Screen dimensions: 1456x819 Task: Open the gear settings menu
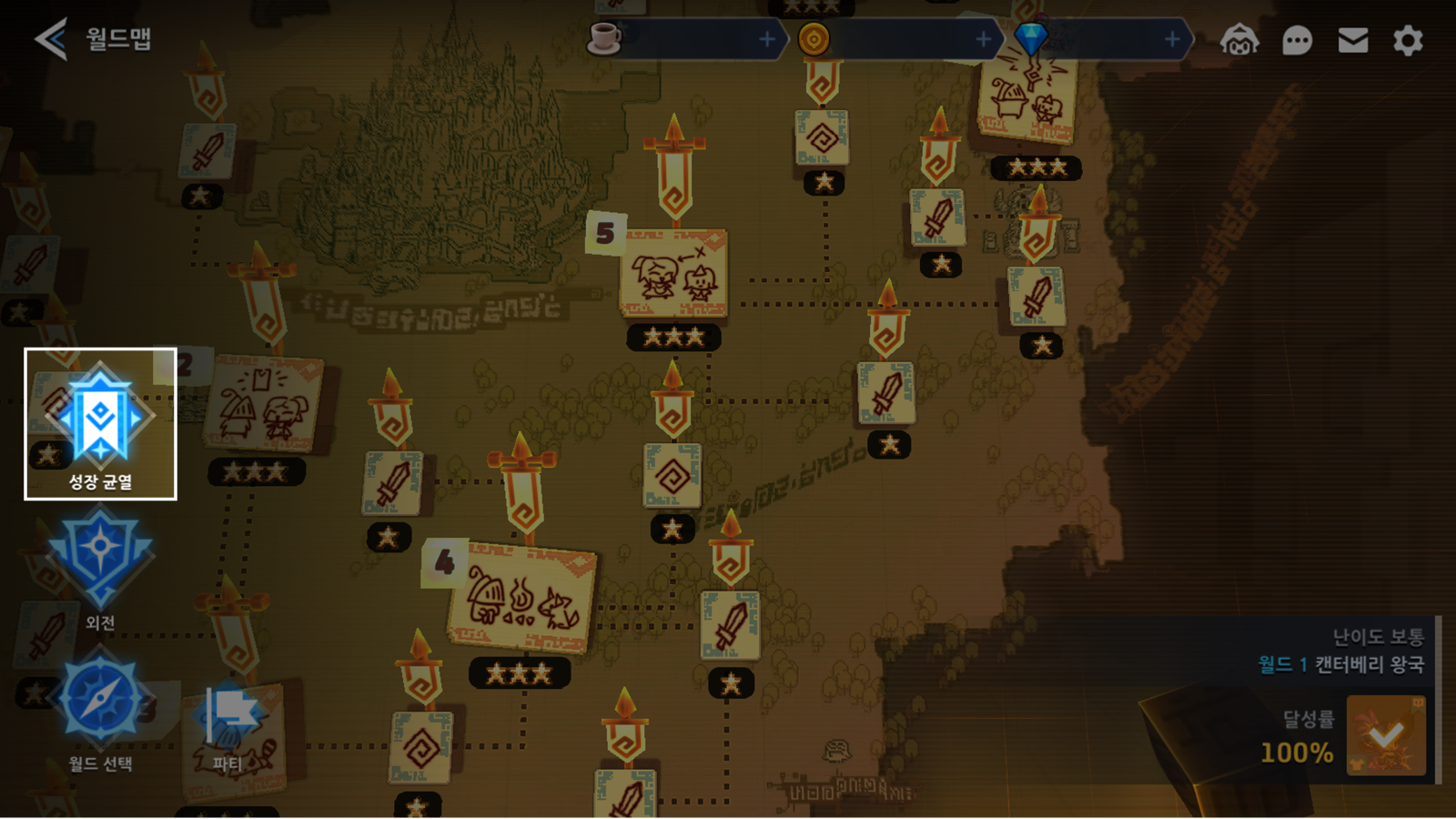(x=1408, y=40)
